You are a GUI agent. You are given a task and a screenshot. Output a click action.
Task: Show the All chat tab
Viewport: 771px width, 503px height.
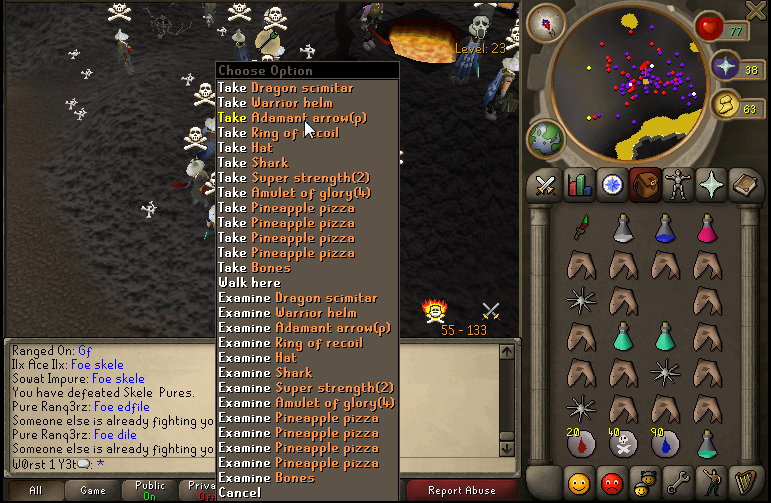click(x=34, y=491)
